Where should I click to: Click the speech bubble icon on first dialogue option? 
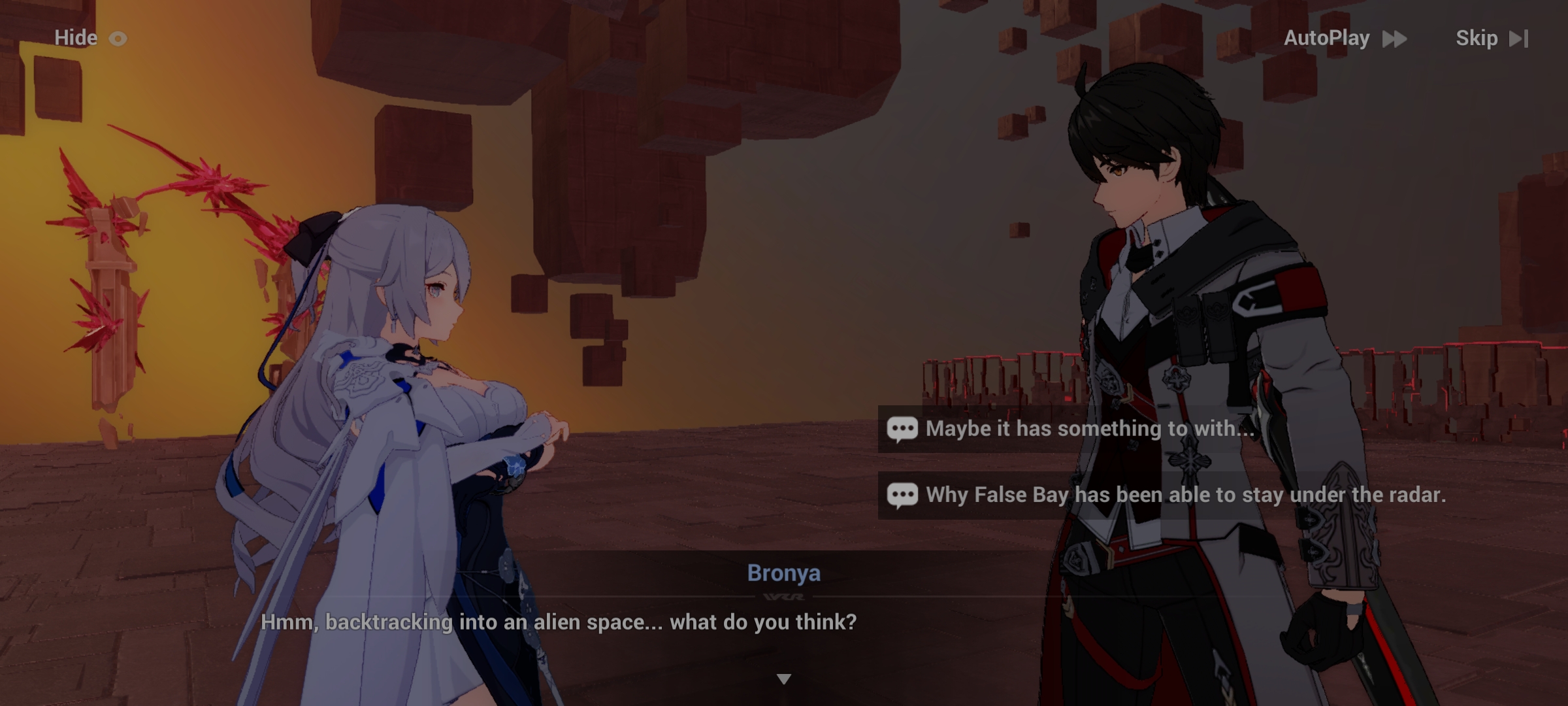(904, 429)
